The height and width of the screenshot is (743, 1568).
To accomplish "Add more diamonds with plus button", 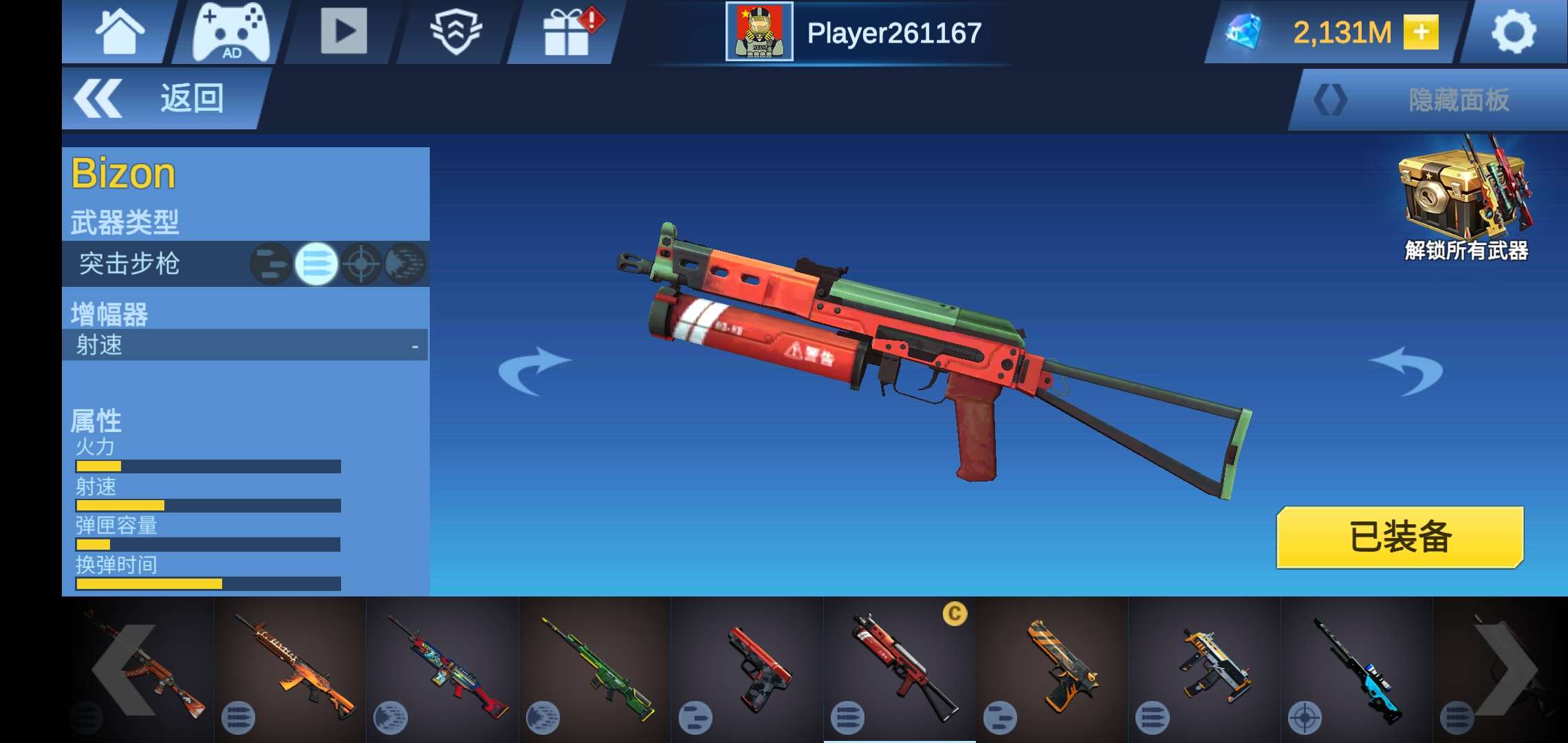I will [x=1421, y=32].
